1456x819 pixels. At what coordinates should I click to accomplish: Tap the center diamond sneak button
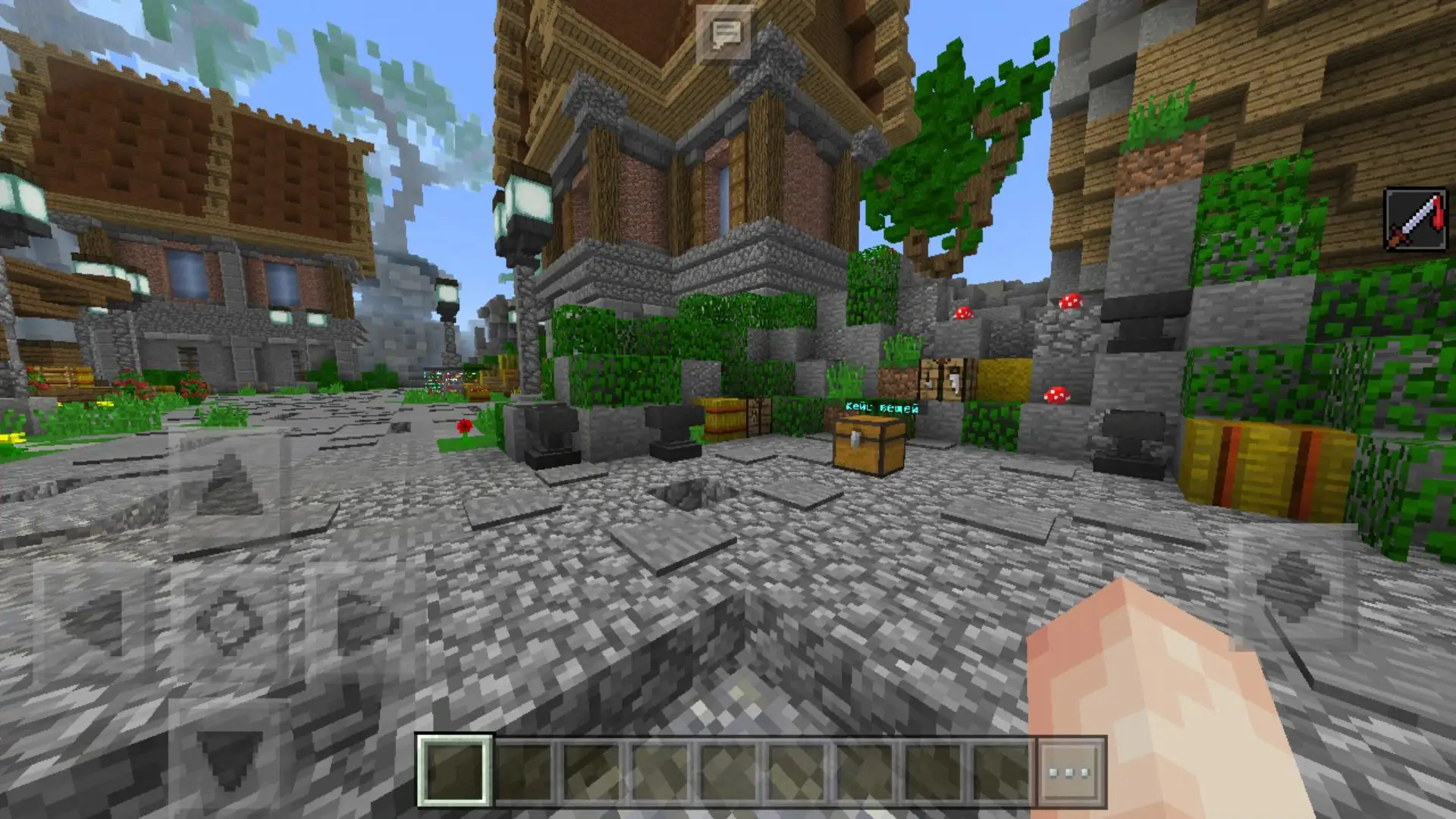click(228, 622)
